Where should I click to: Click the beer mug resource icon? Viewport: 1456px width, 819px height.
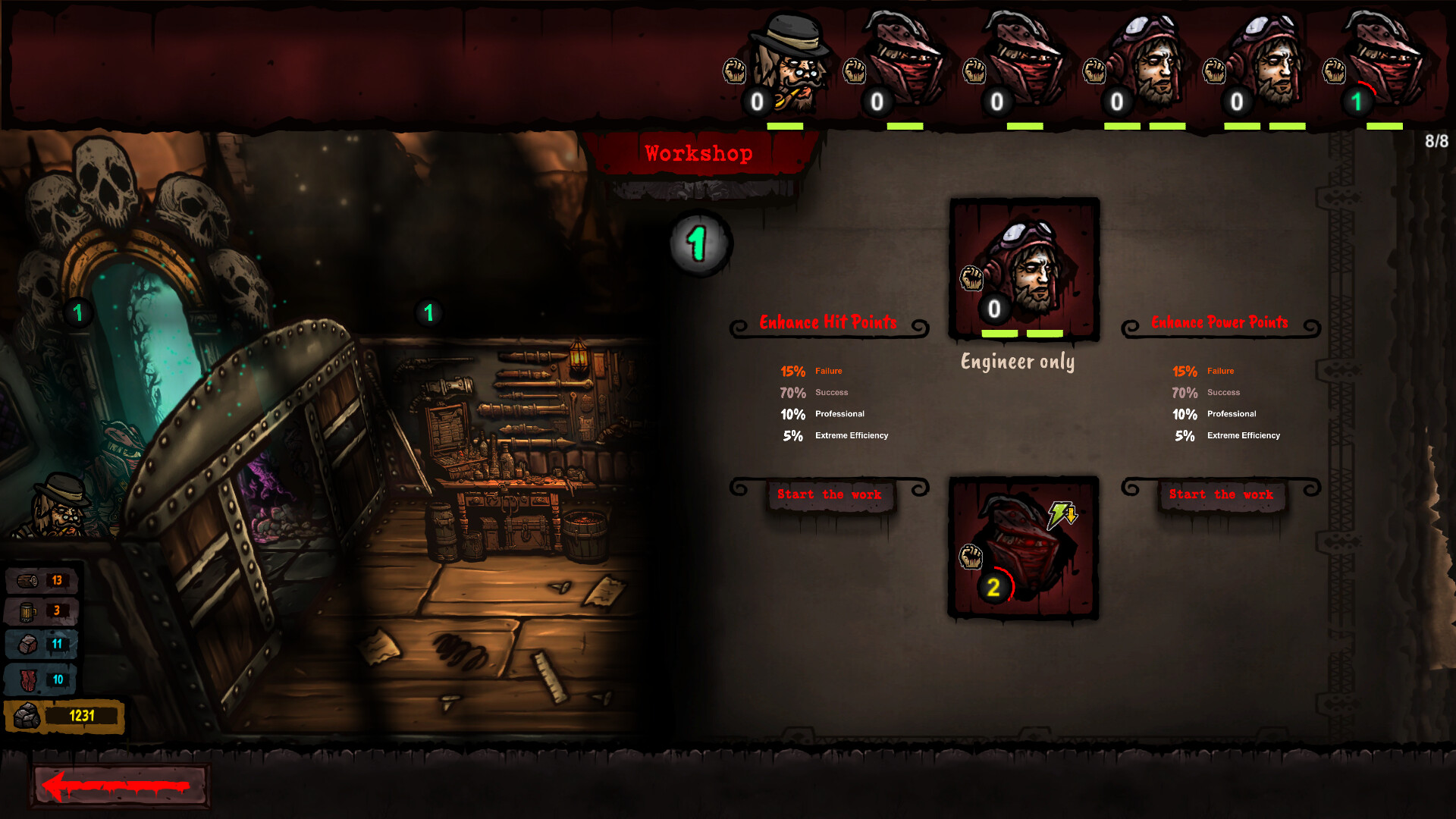pyautogui.click(x=27, y=610)
